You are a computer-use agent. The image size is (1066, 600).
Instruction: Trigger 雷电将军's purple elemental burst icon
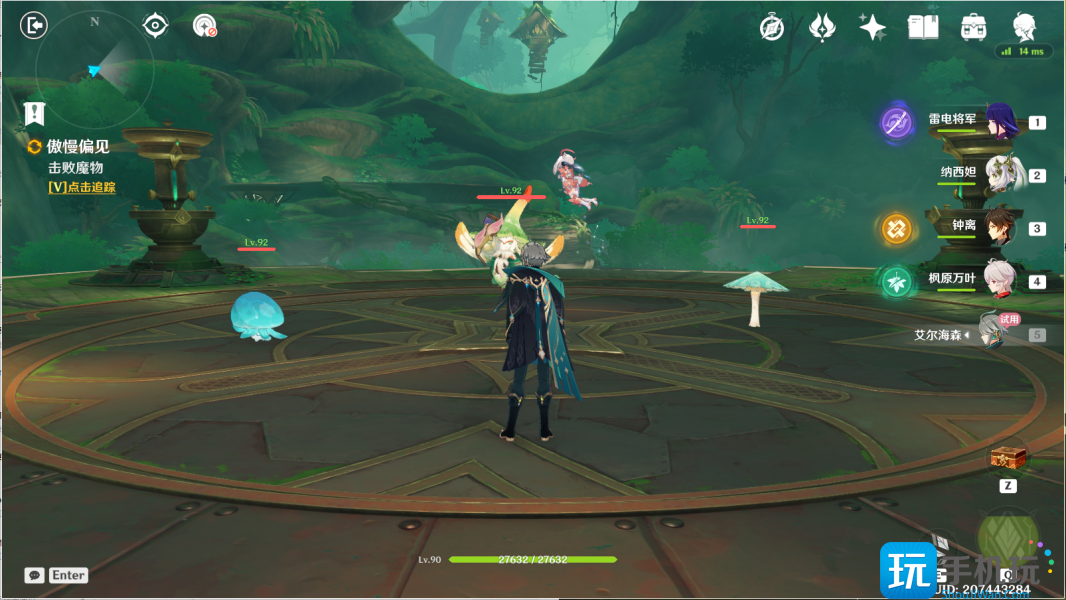click(896, 123)
